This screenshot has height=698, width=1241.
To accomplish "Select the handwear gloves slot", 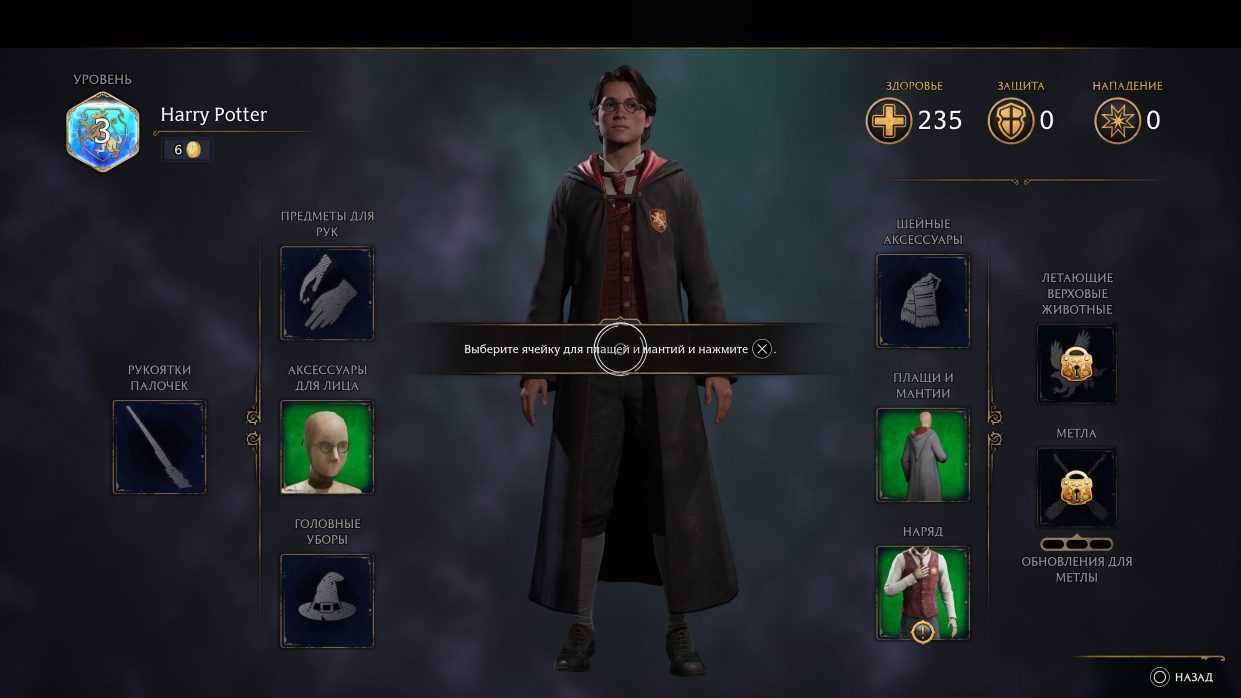I will pos(327,293).
